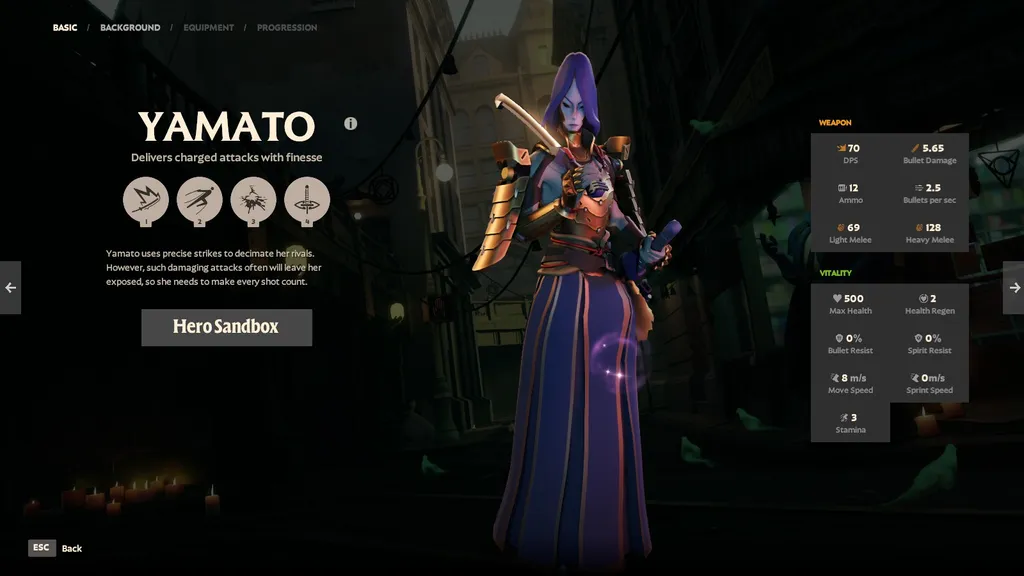This screenshot has width=1024, height=576.
Task: Select Yamato's first ability icon
Action: coord(146,200)
